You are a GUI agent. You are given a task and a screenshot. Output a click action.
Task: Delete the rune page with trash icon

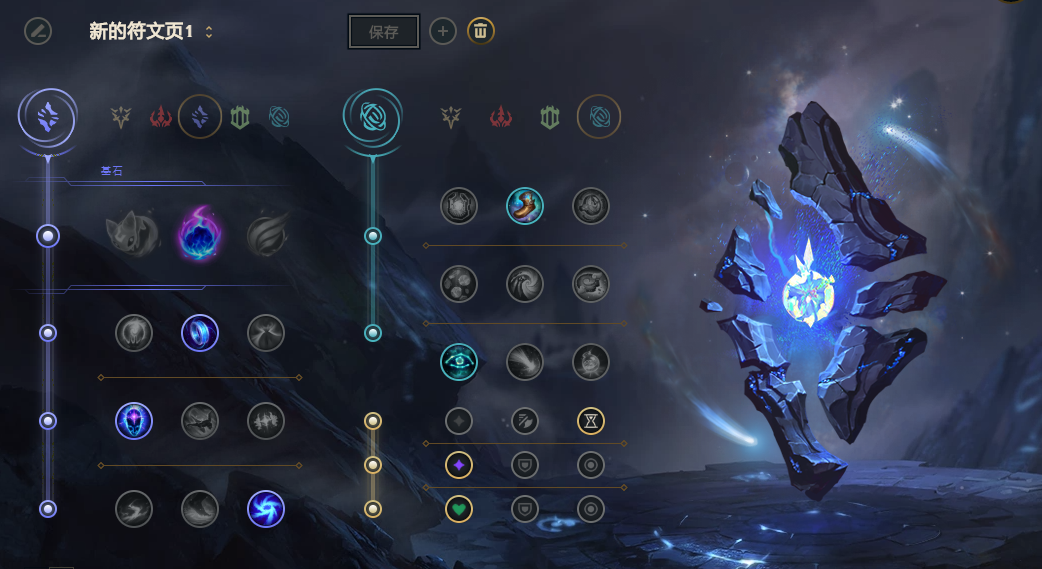point(481,31)
